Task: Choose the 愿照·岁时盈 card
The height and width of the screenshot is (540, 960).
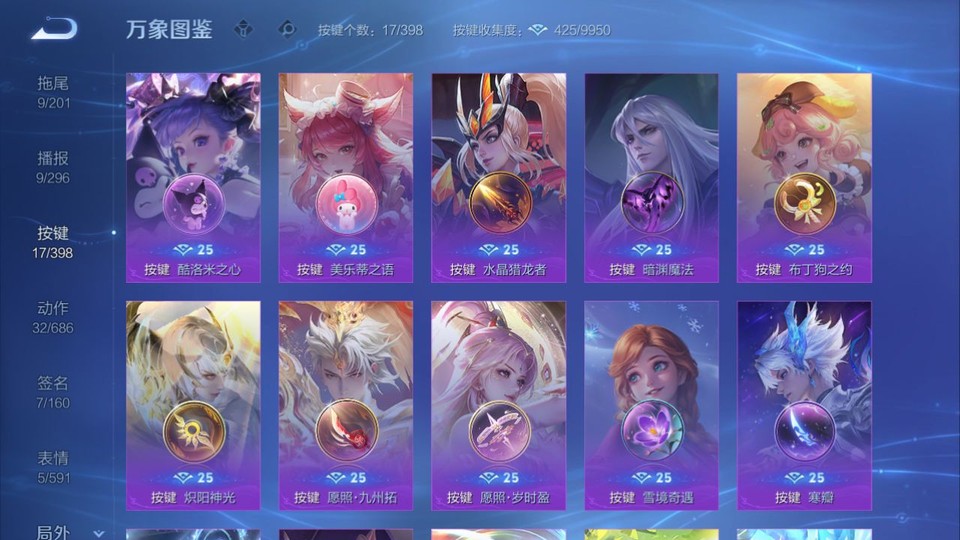Action: tap(499, 405)
